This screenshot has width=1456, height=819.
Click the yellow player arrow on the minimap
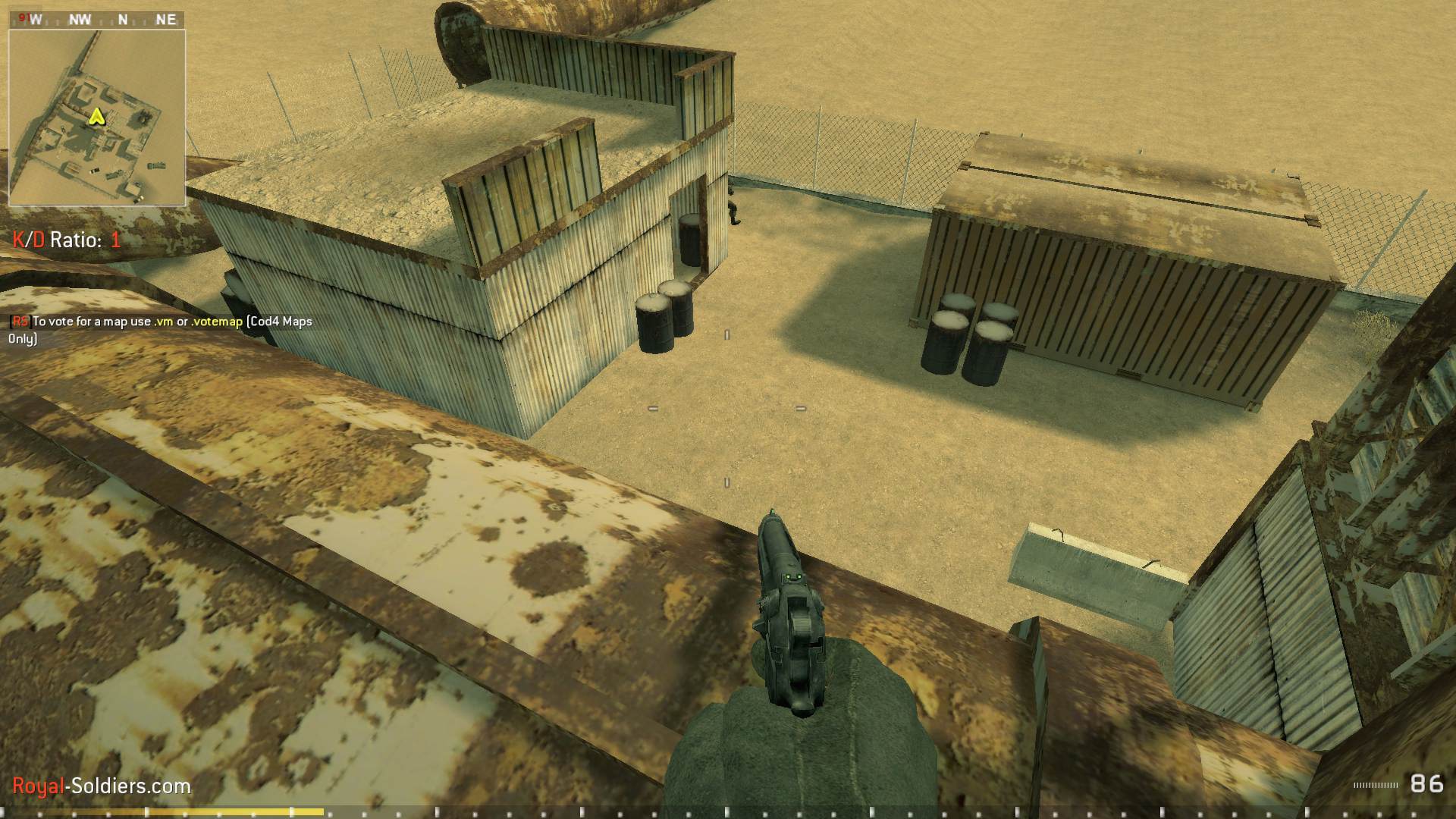pyautogui.click(x=96, y=119)
